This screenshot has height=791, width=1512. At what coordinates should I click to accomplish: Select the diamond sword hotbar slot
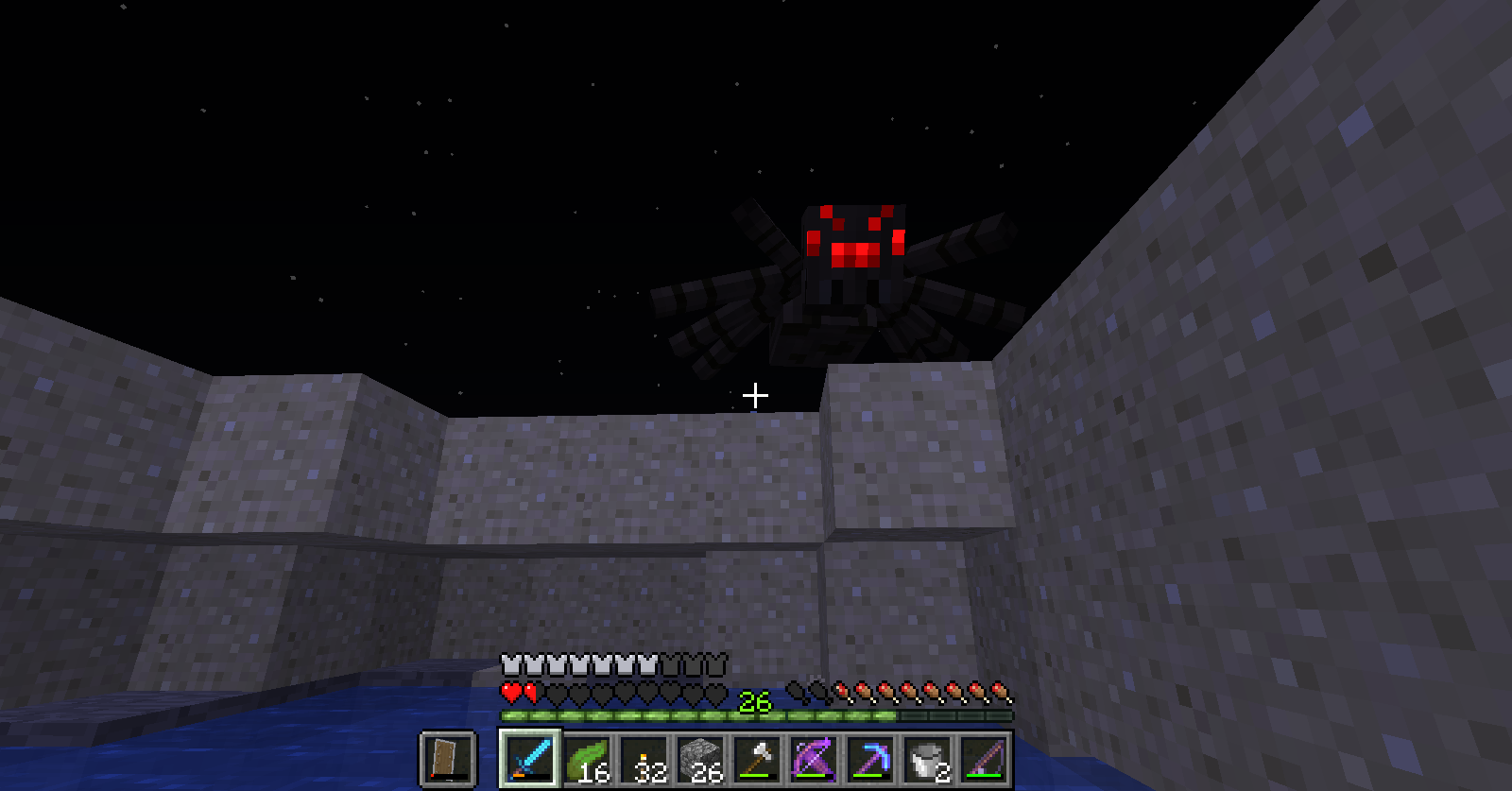click(530, 758)
